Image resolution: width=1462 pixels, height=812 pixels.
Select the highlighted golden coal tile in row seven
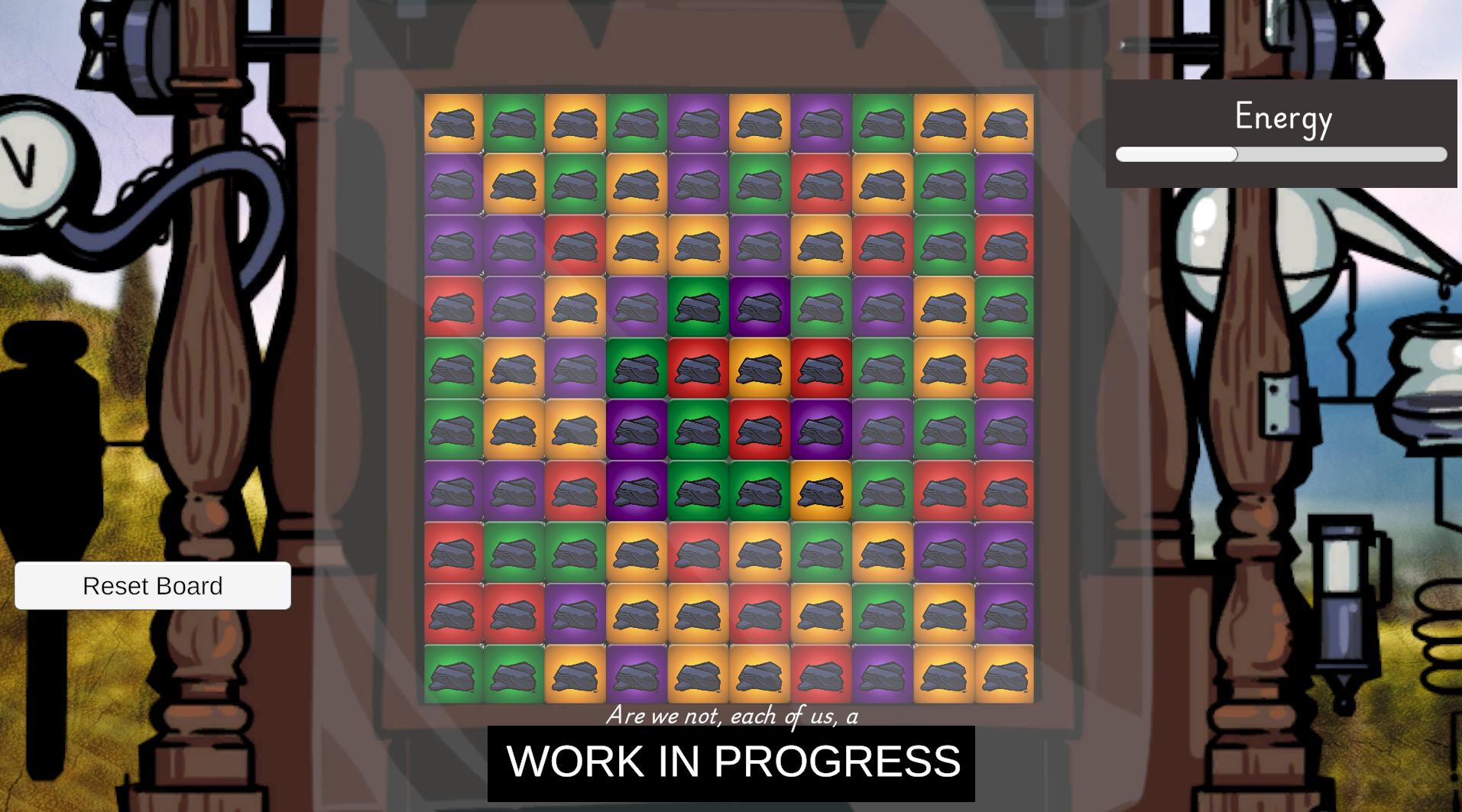821,491
